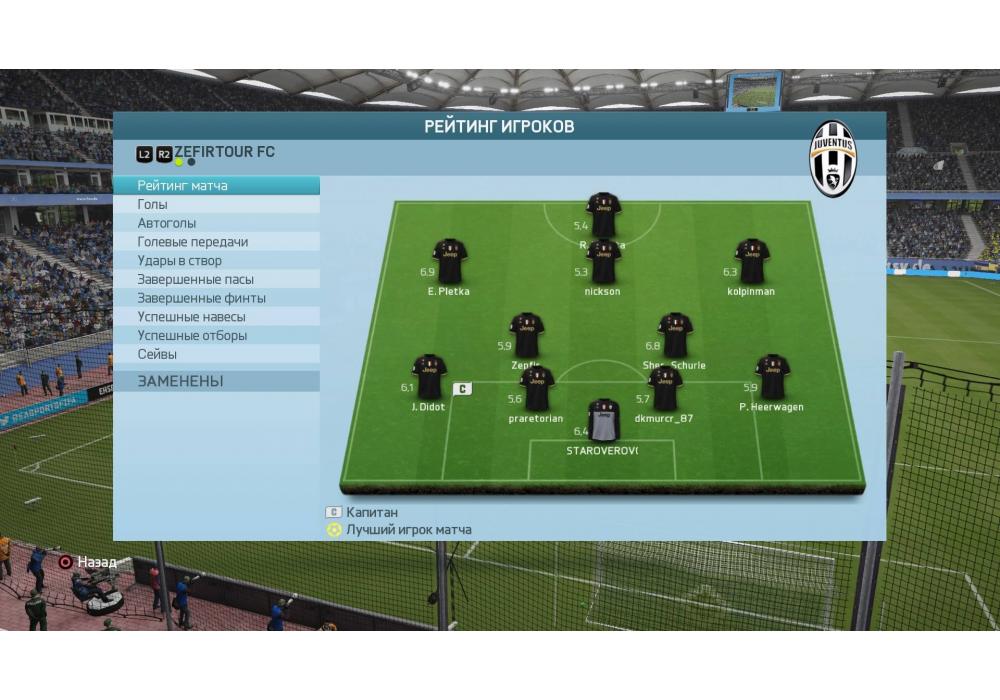Choose Завершенные пасы entry
The height and width of the screenshot is (700, 1000).
coord(216,280)
